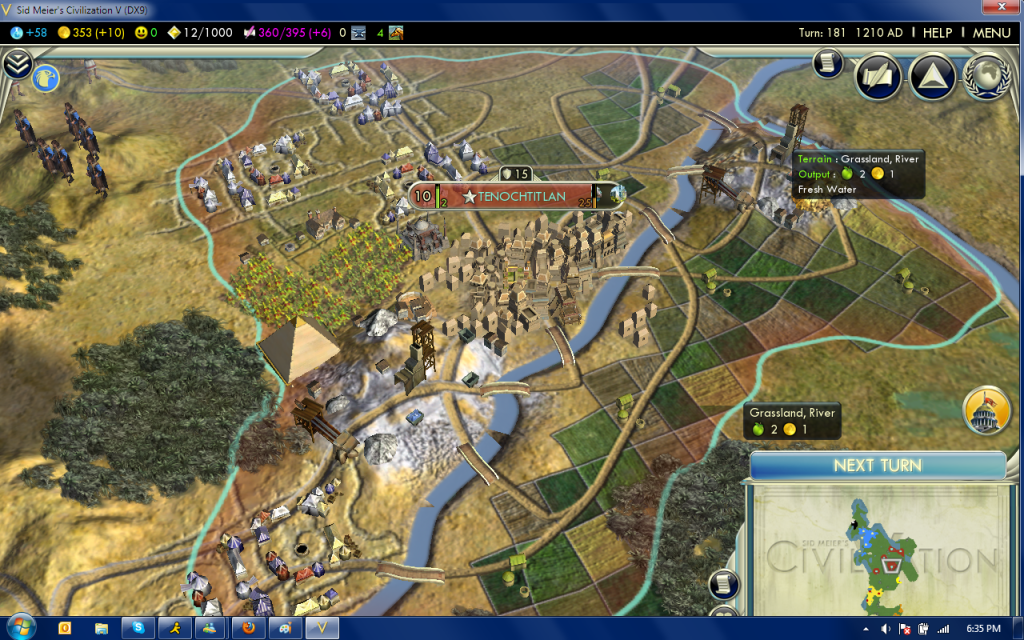This screenshot has width=1024, height=640.
Task: Open the social policies triangle icon
Action: 932,76
